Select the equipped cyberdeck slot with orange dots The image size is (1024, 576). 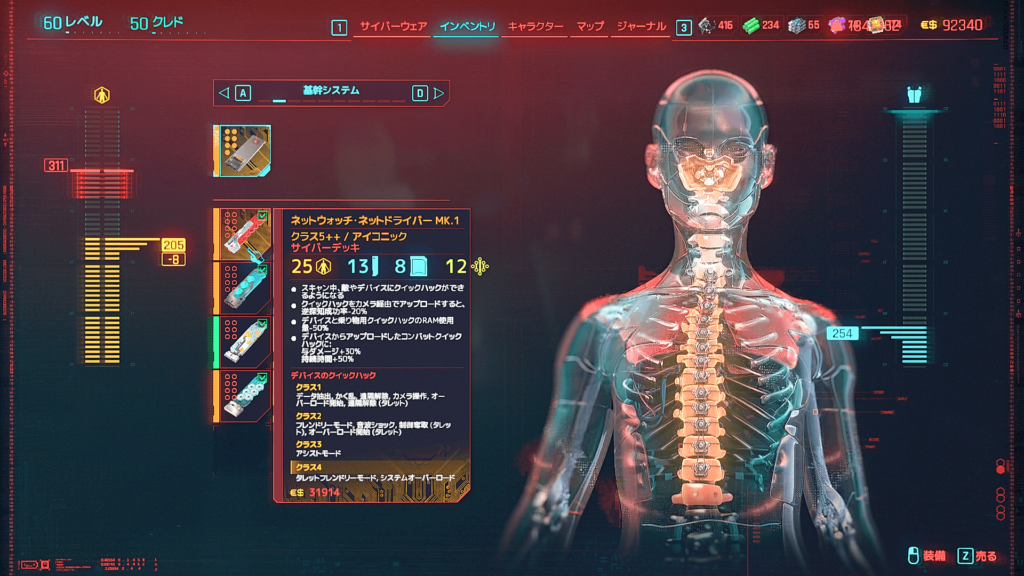point(241,151)
